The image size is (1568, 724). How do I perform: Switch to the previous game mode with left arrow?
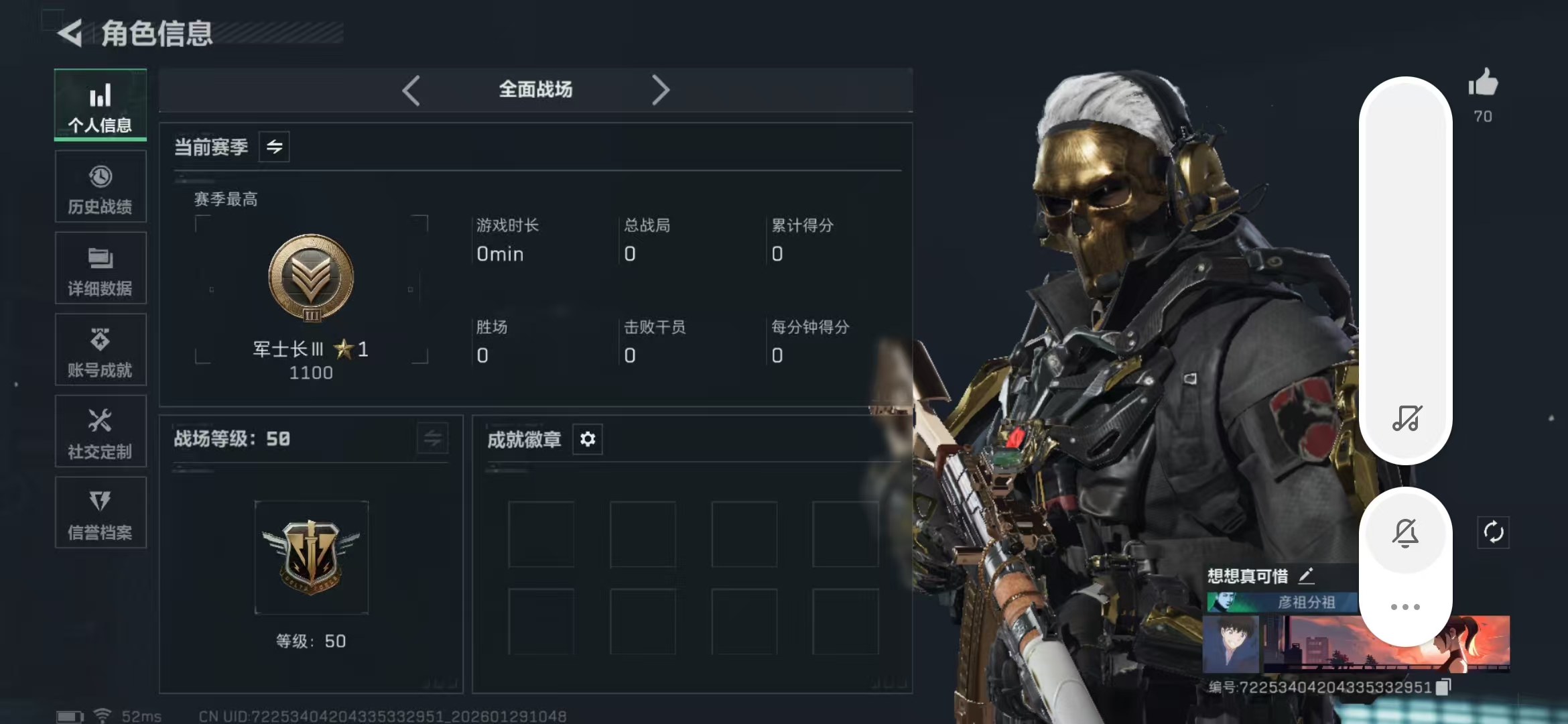coord(411,90)
